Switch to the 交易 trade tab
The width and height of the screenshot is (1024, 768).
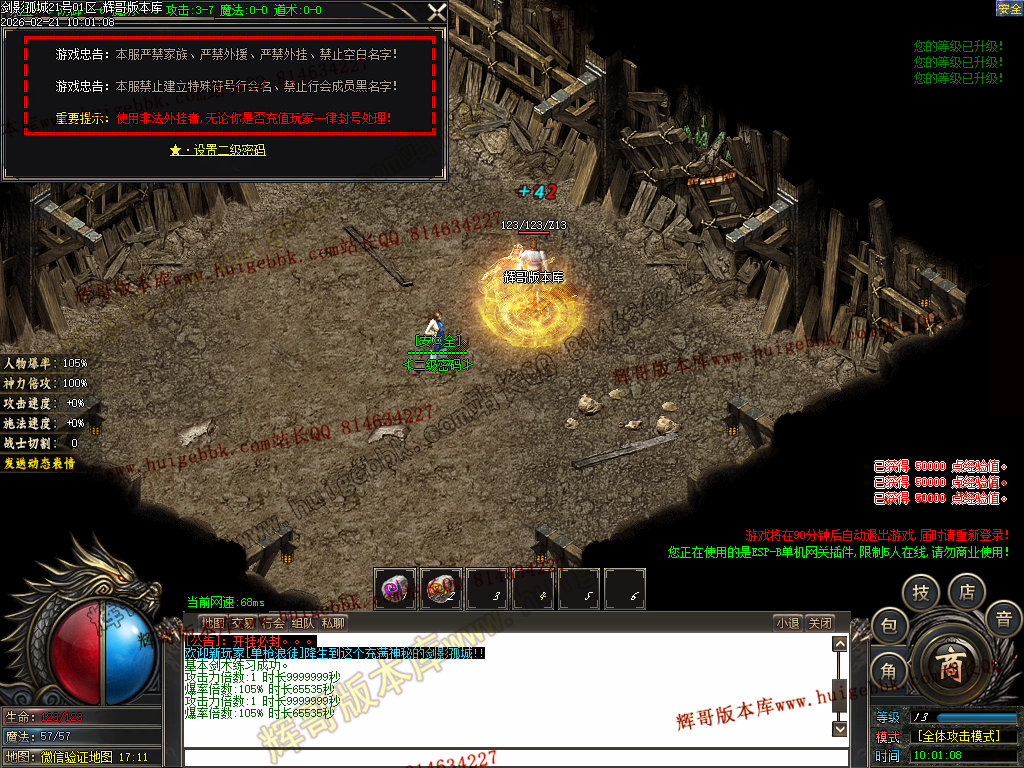pos(243,623)
